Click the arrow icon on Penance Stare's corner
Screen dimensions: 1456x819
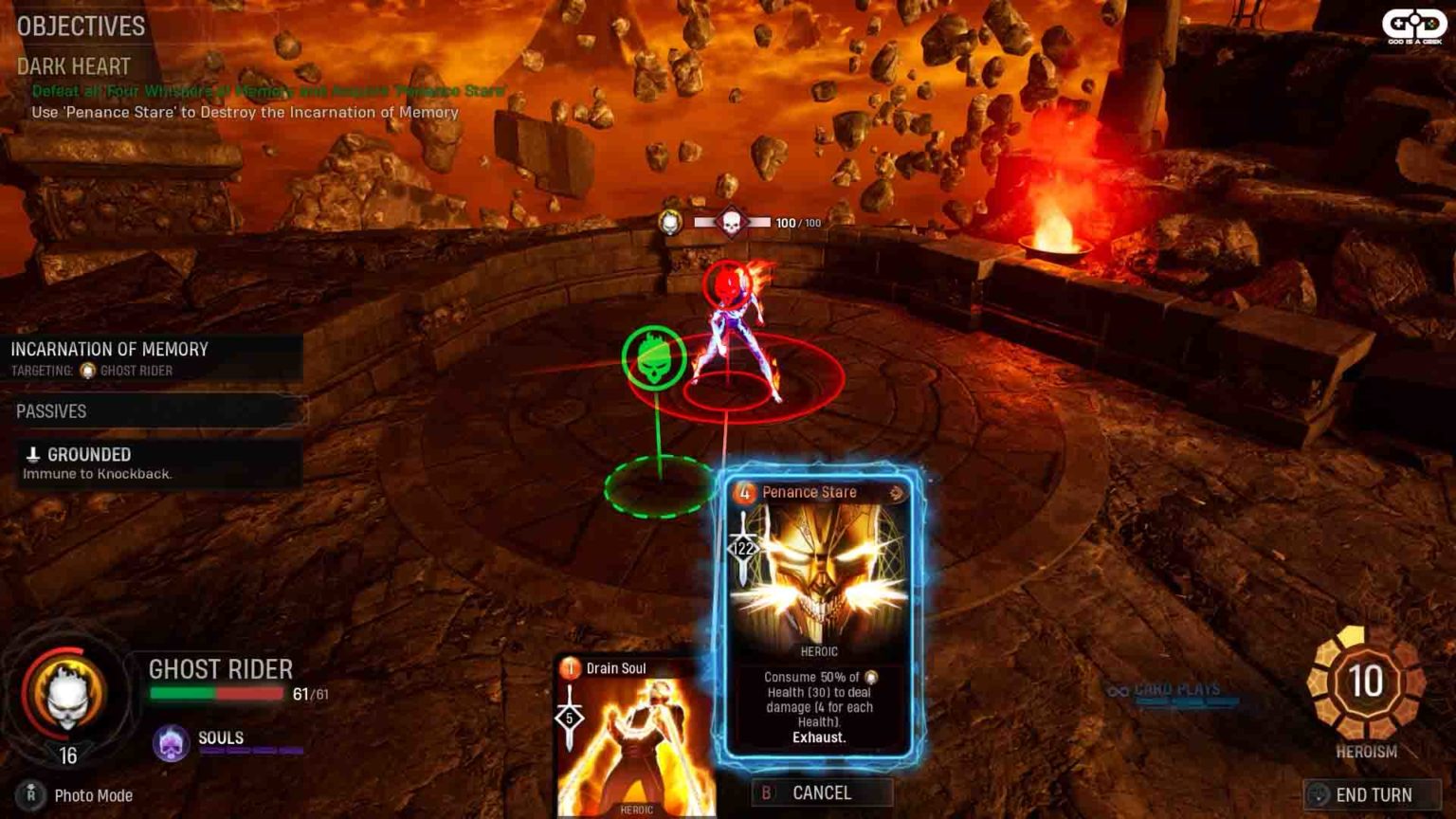point(895,492)
